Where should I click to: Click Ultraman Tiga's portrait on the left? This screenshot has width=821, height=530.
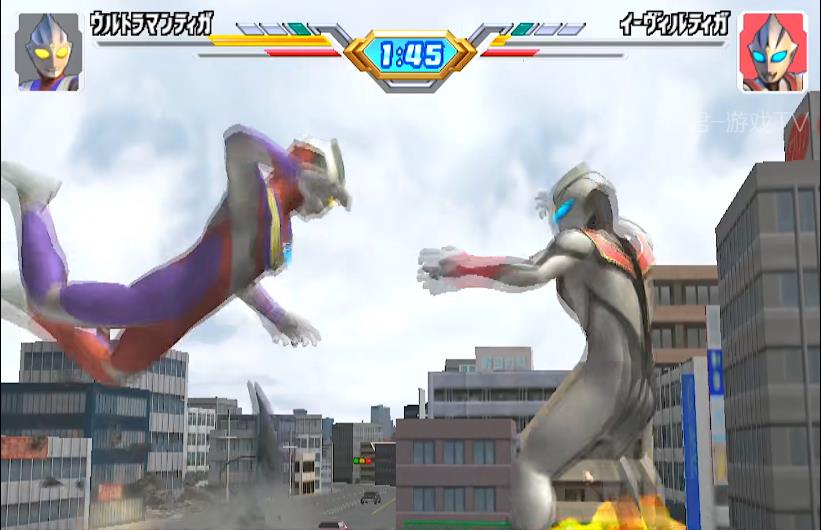click(48, 52)
